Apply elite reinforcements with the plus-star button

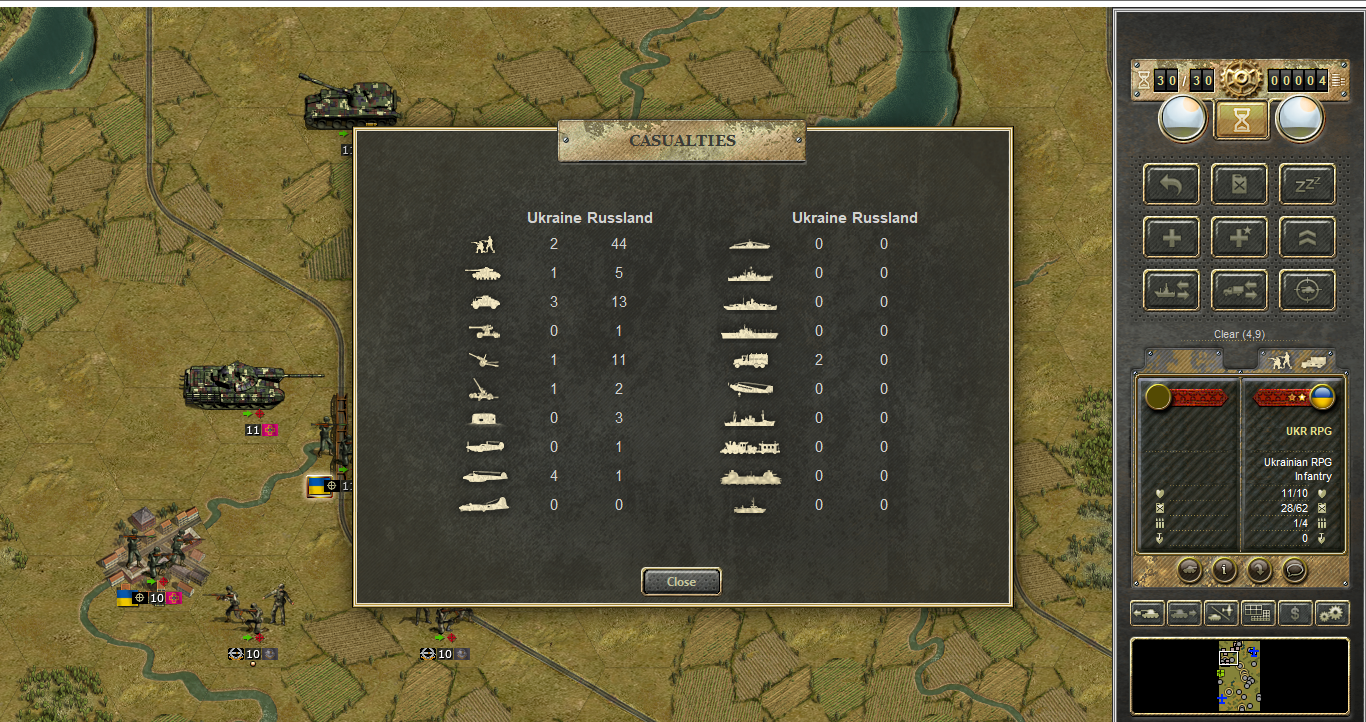1239,238
